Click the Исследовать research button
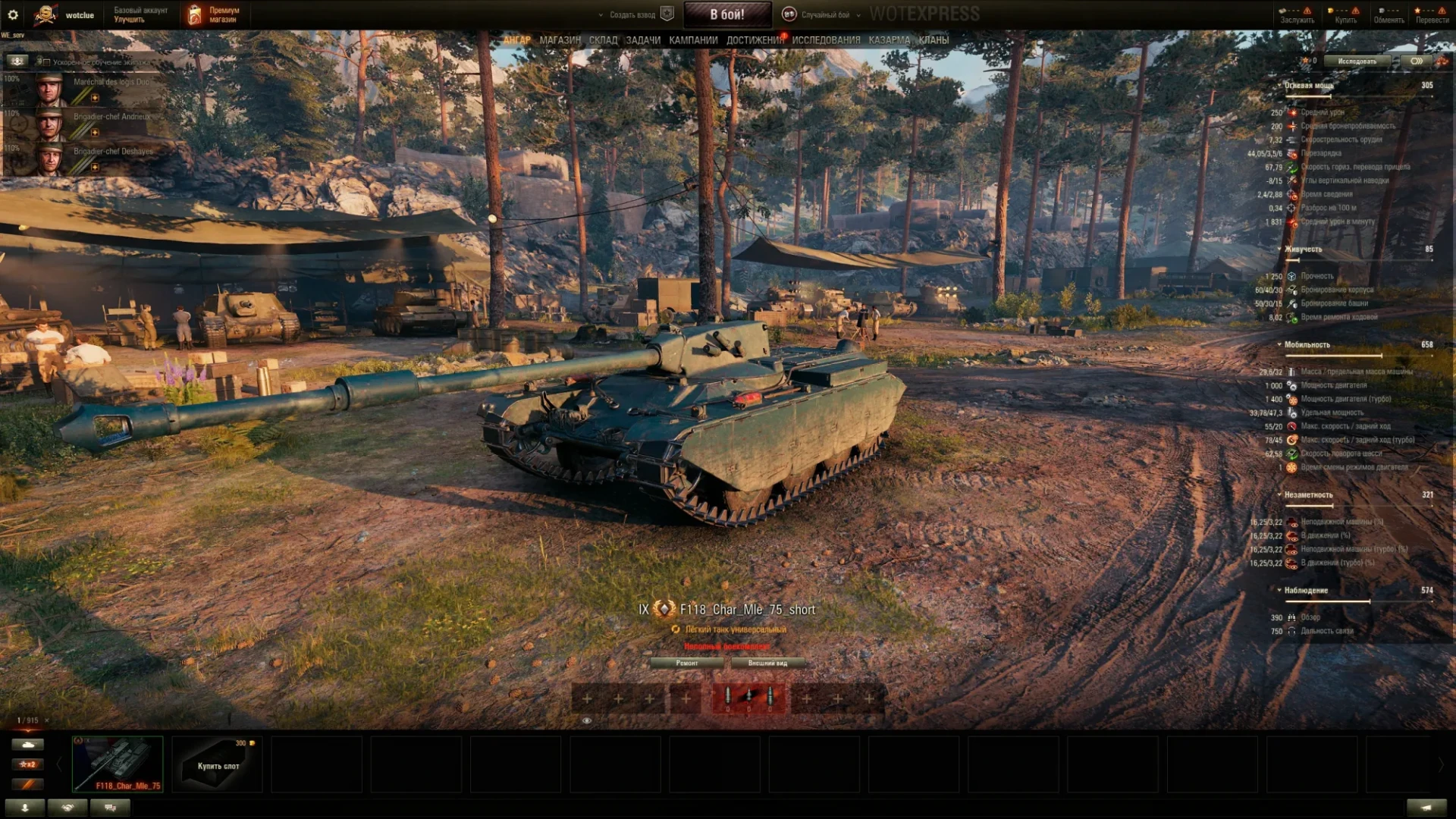This screenshot has height=819, width=1456. (x=1357, y=61)
